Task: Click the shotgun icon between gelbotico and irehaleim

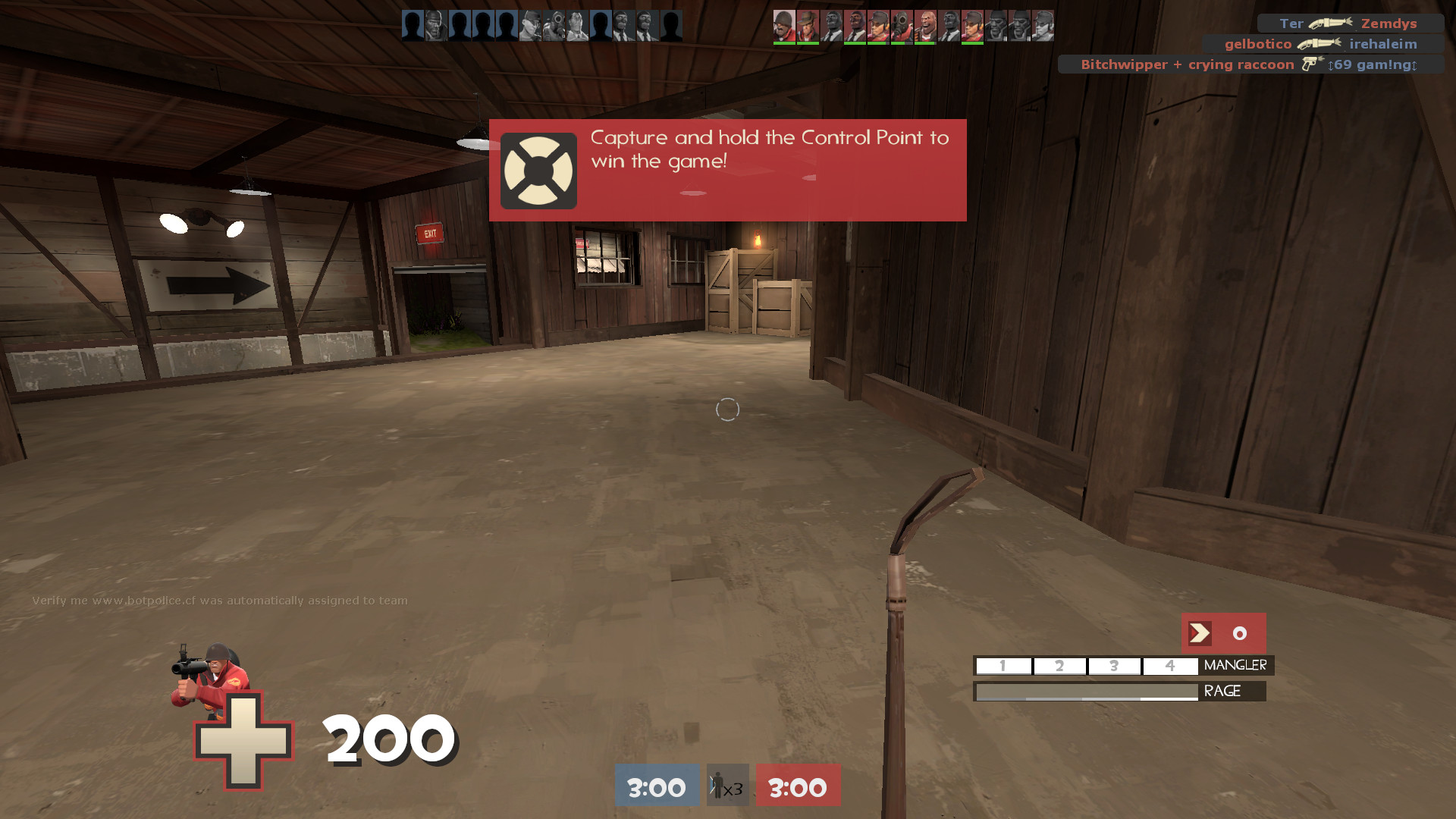Action: [x=1316, y=44]
